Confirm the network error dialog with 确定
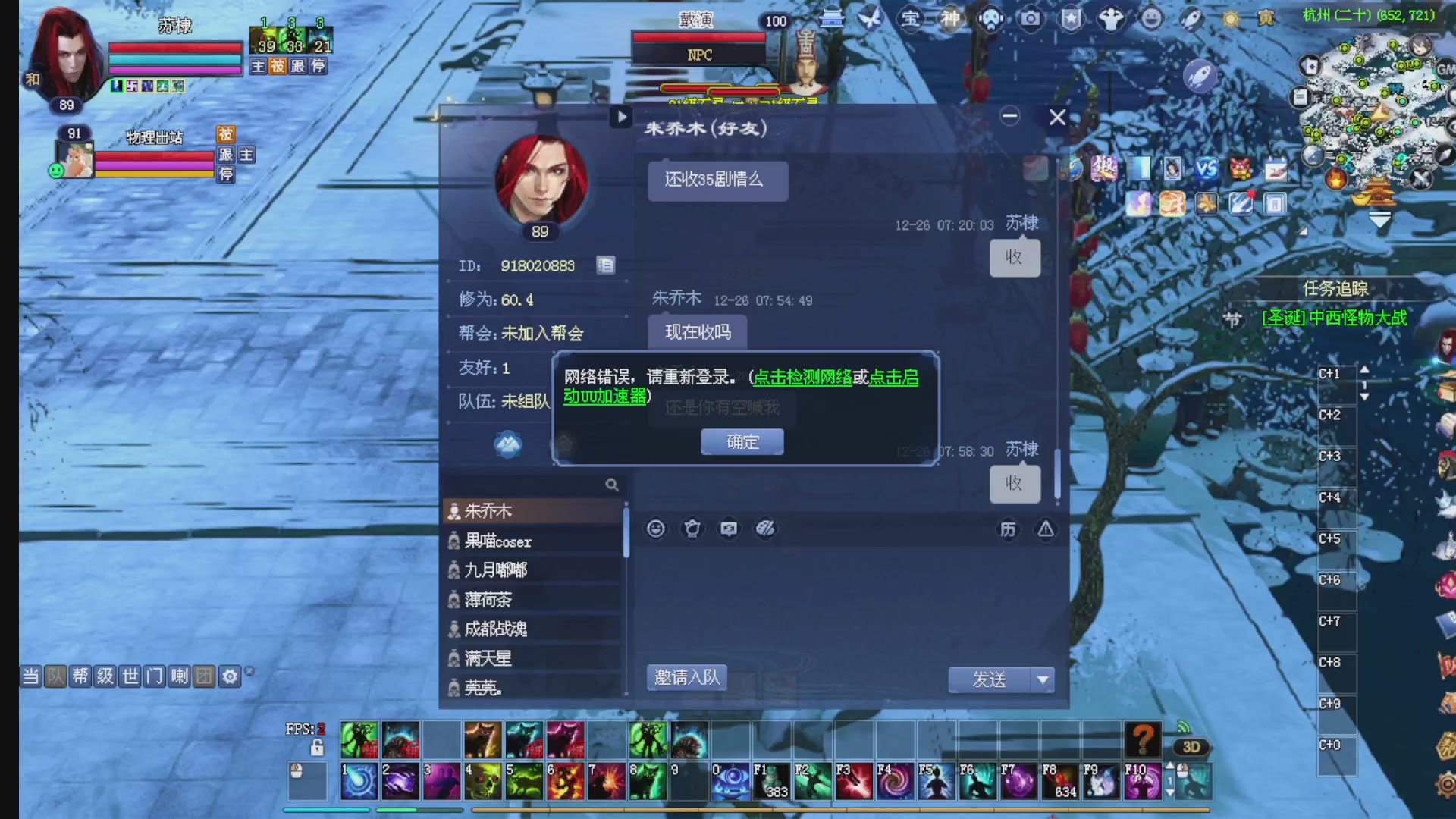Viewport: 1456px width, 819px height. (742, 441)
